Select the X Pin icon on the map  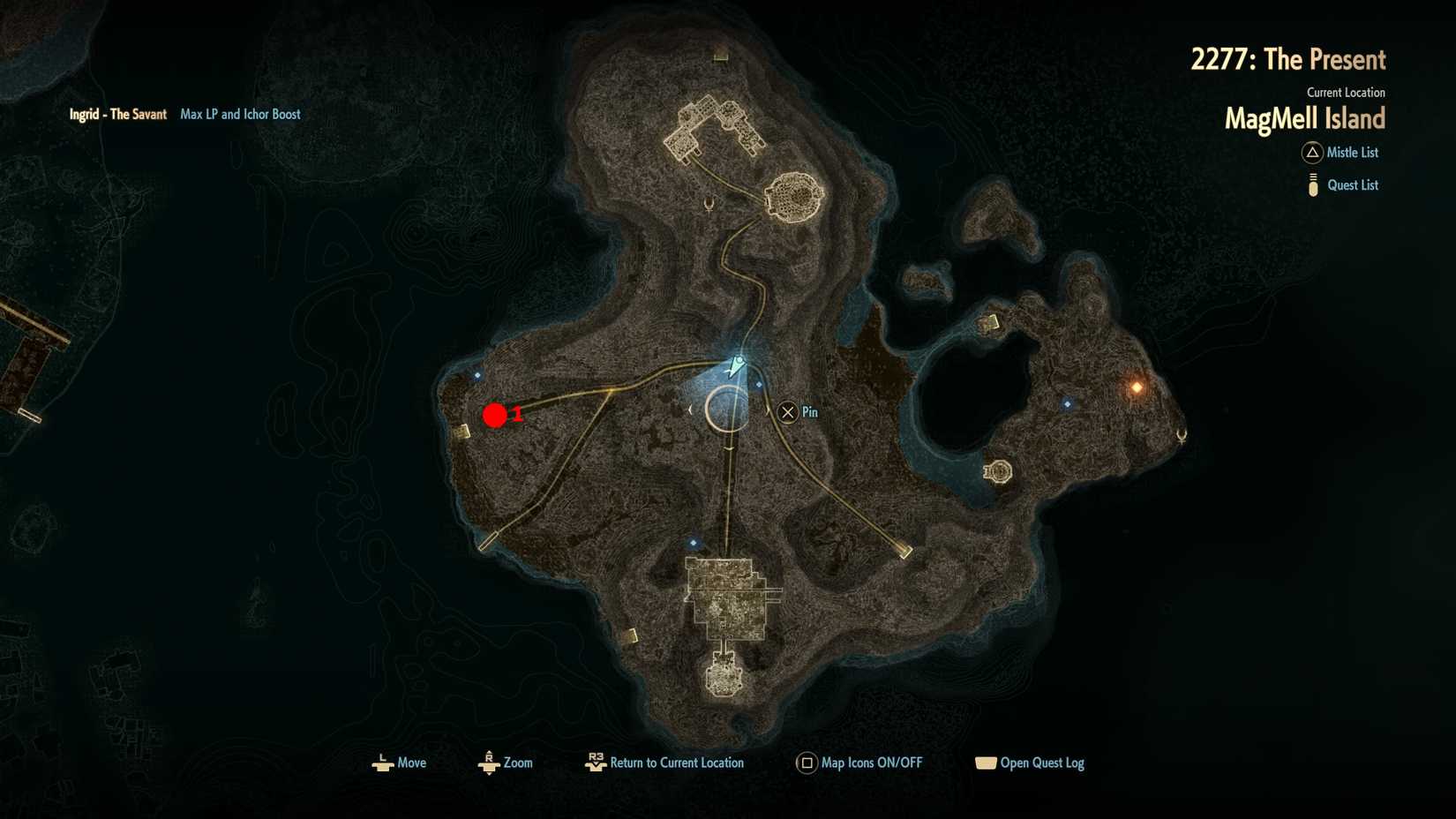coord(786,411)
